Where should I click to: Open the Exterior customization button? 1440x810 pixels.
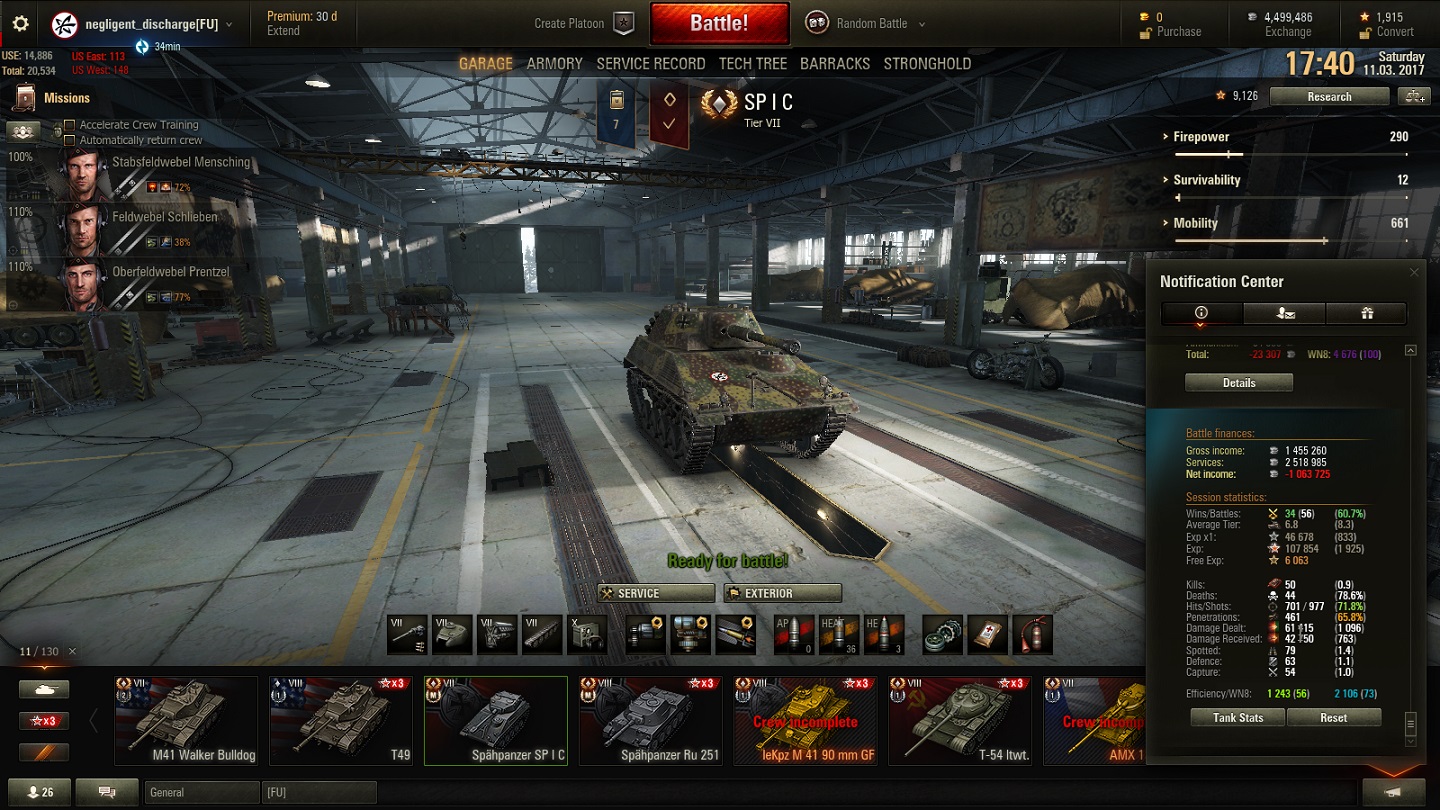pyautogui.click(x=782, y=593)
